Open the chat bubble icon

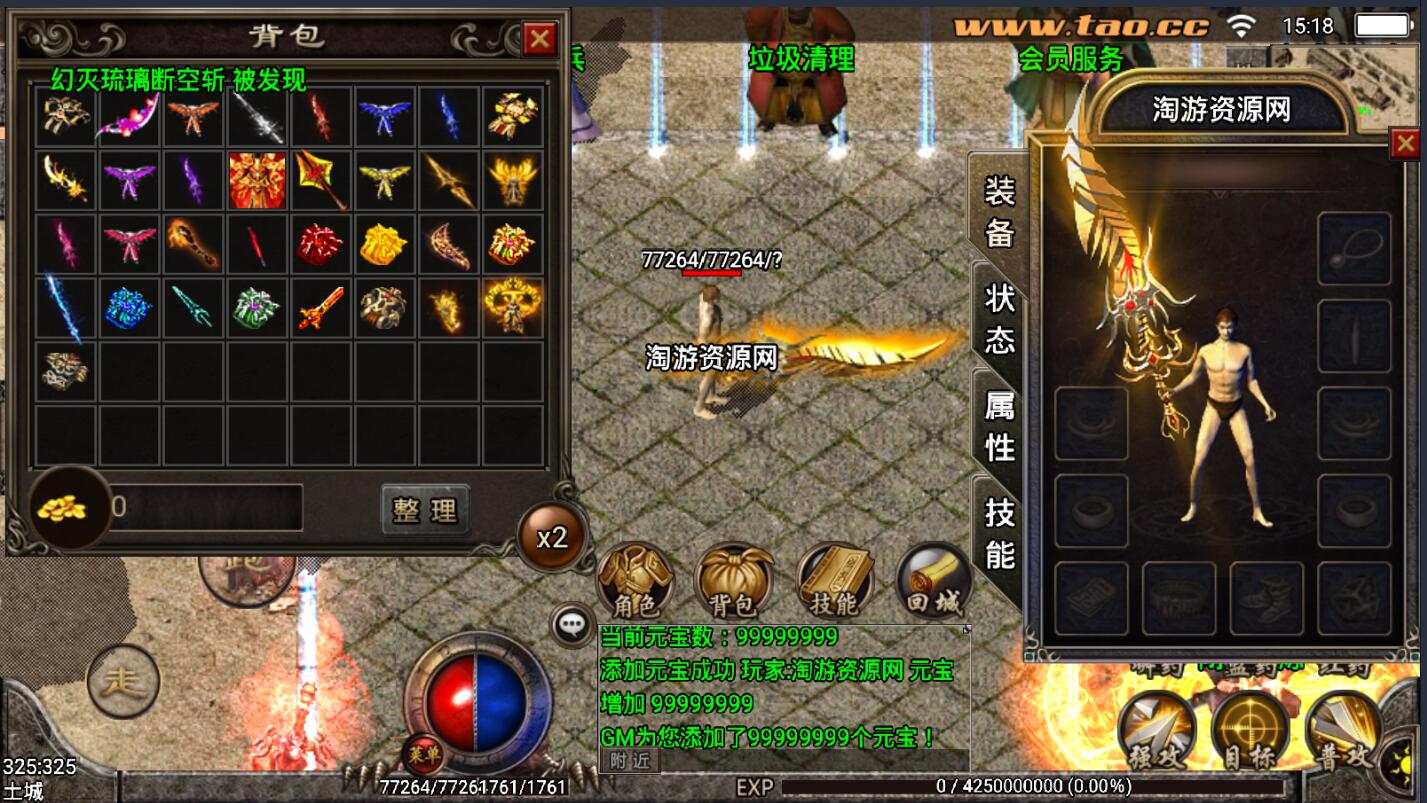[572, 626]
